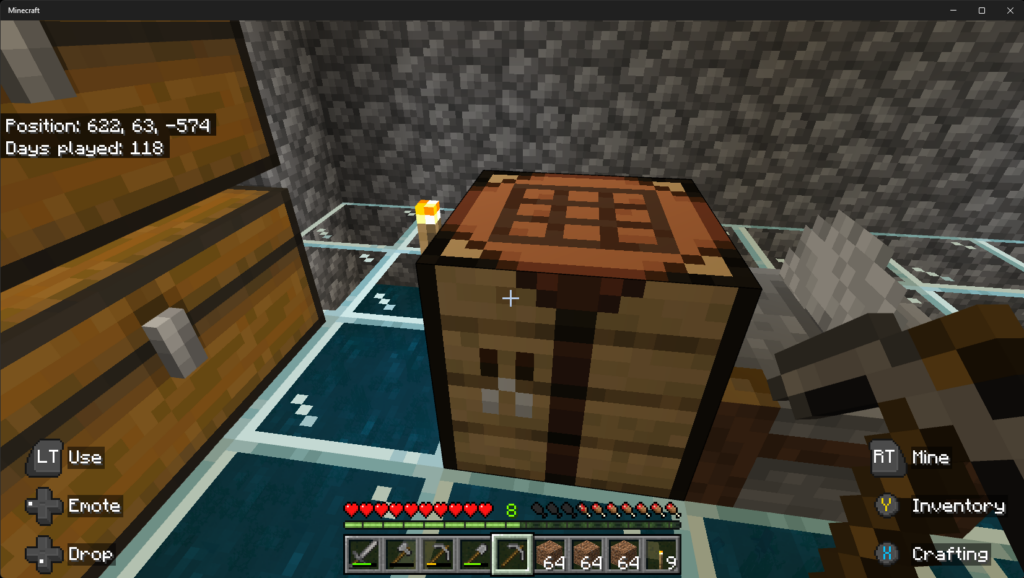The height and width of the screenshot is (578, 1024).
Task: Choose the highlighted pickaxe hotbar slot
Action: tap(512, 554)
